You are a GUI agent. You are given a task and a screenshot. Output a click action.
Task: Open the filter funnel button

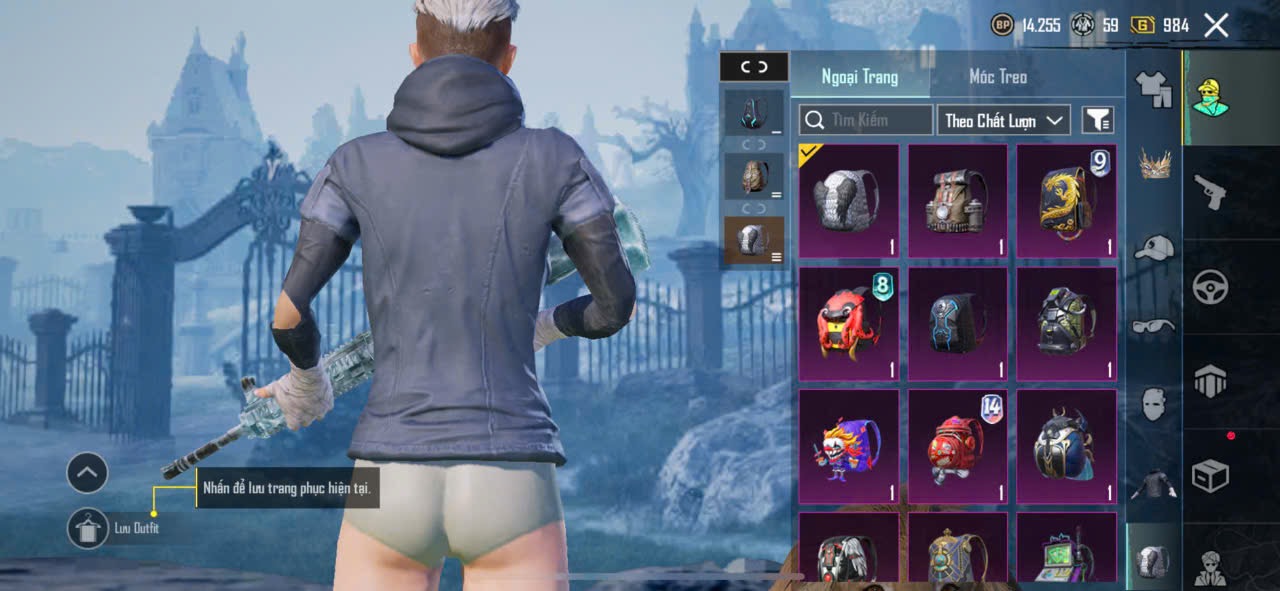click(1098, 120)
